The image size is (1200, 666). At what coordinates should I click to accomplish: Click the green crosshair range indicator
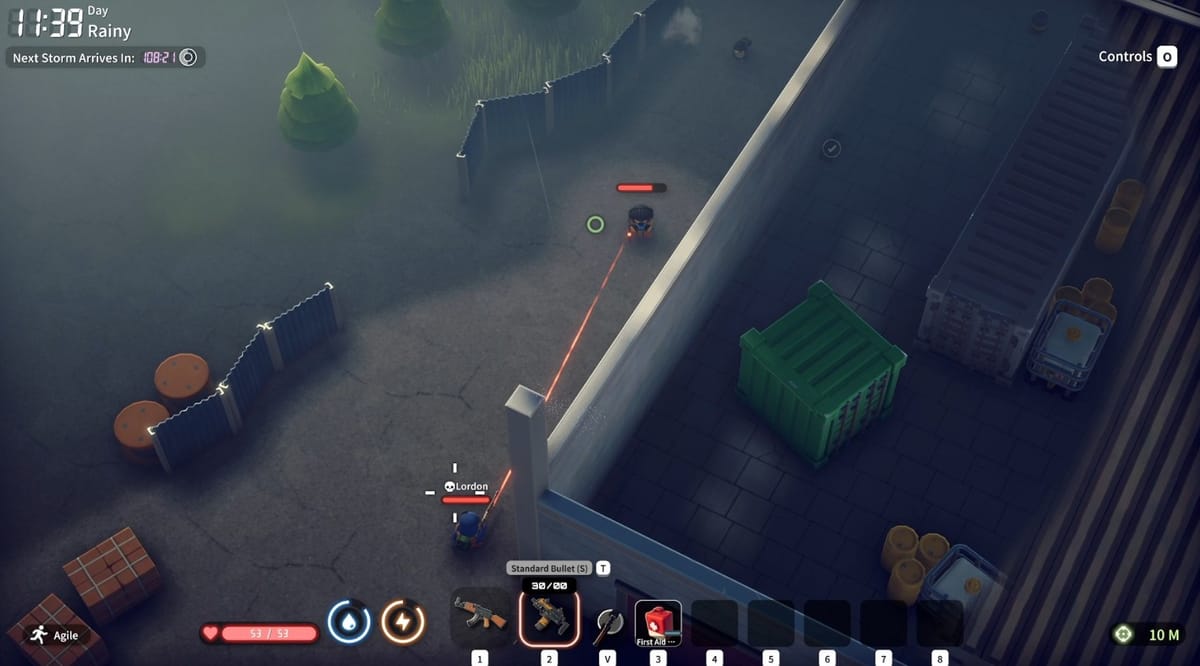[x=1123, y=635]
